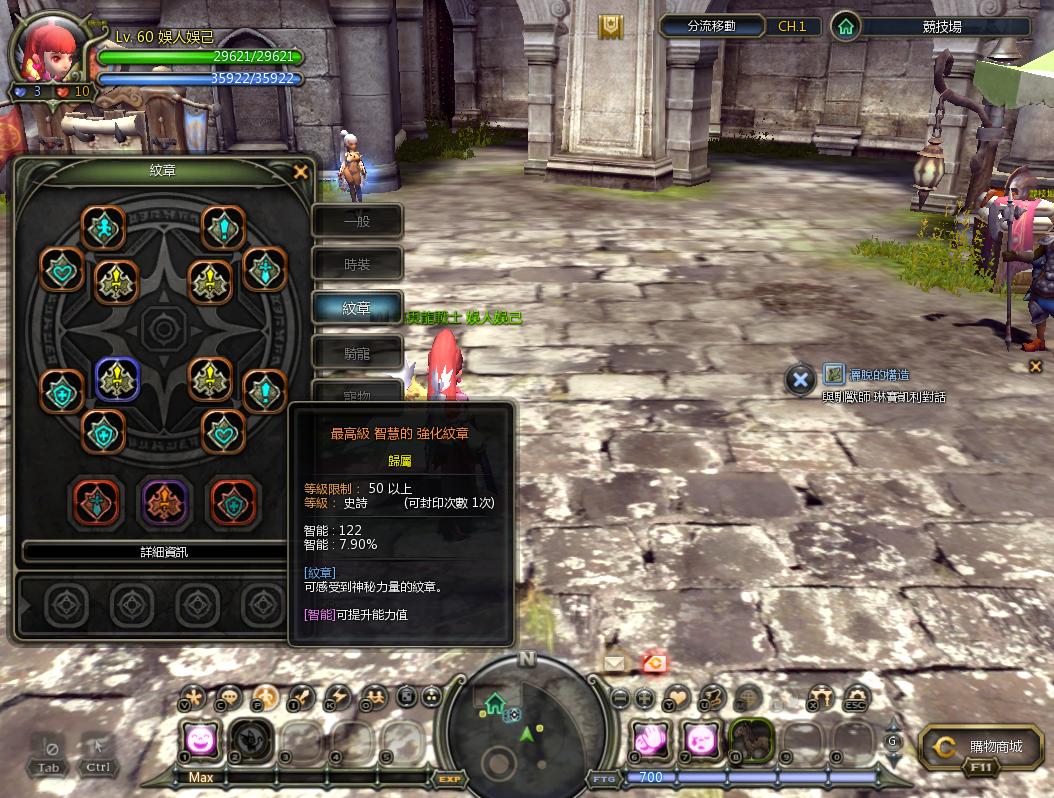The image size is (1054, 798).
Task: Open the mail envelope icon
Action: coord(613,662)
